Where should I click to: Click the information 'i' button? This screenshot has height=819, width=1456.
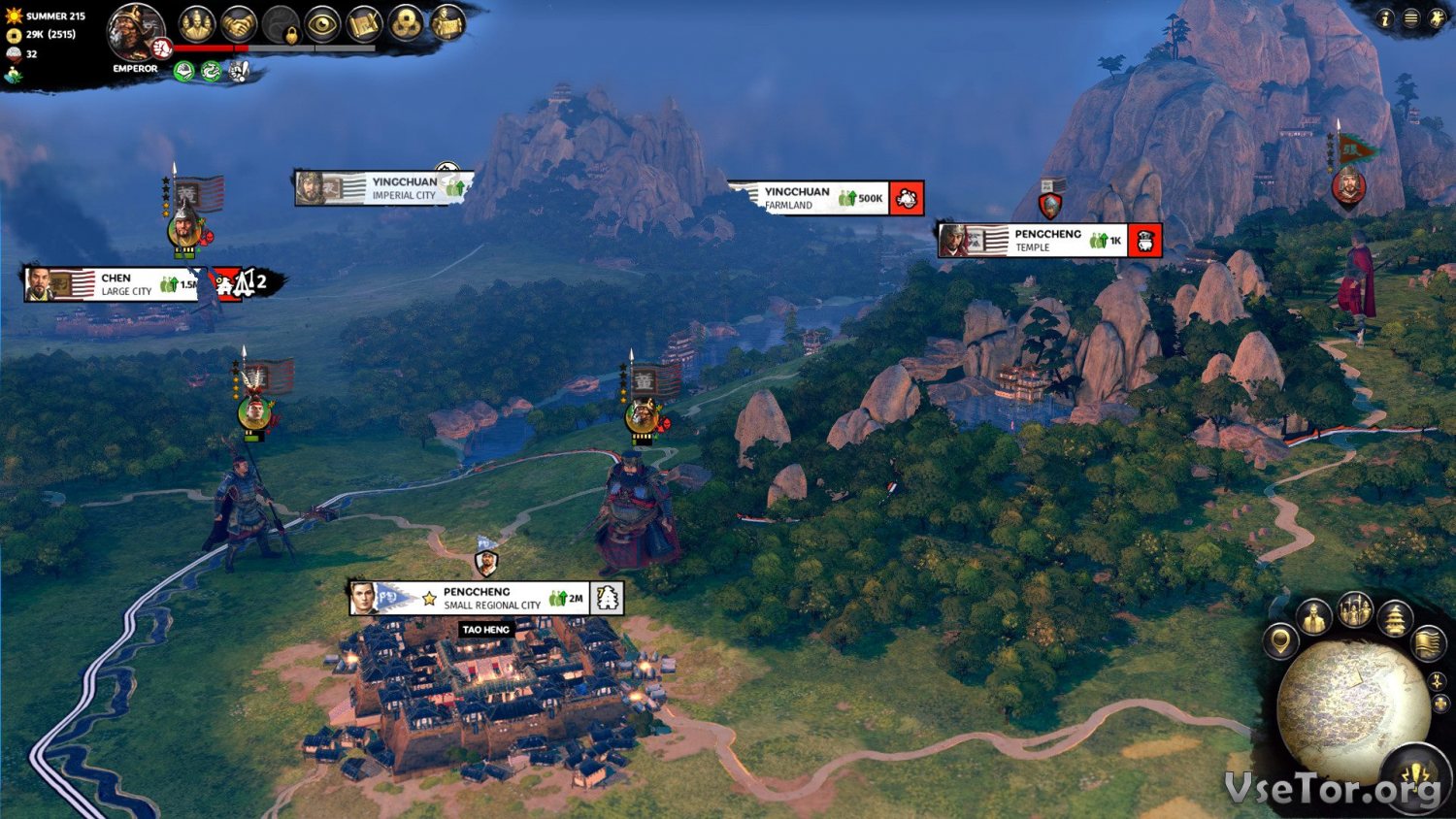point(1385,18)
